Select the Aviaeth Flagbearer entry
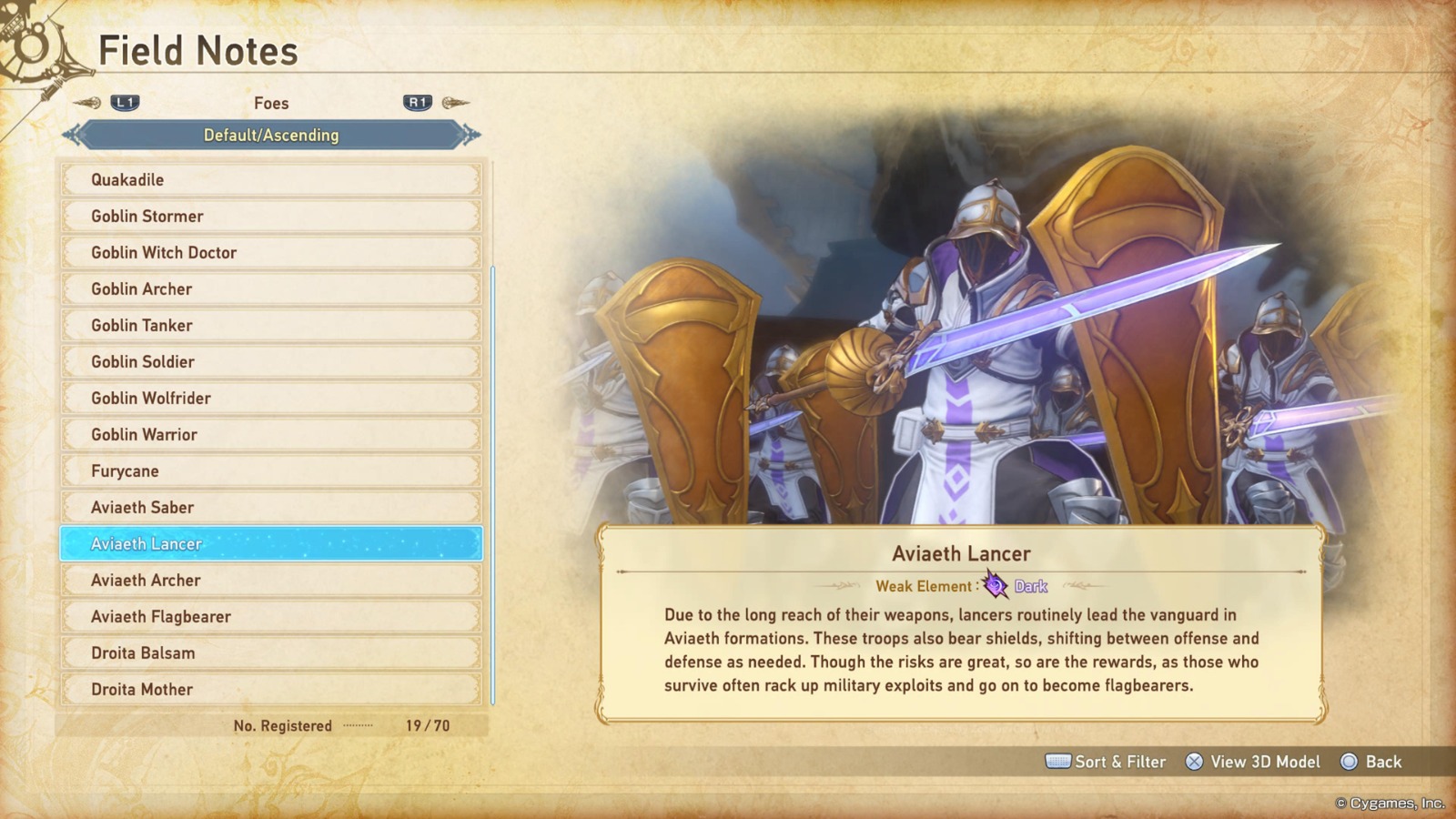 pyautogui.click(x=270, y=616)
